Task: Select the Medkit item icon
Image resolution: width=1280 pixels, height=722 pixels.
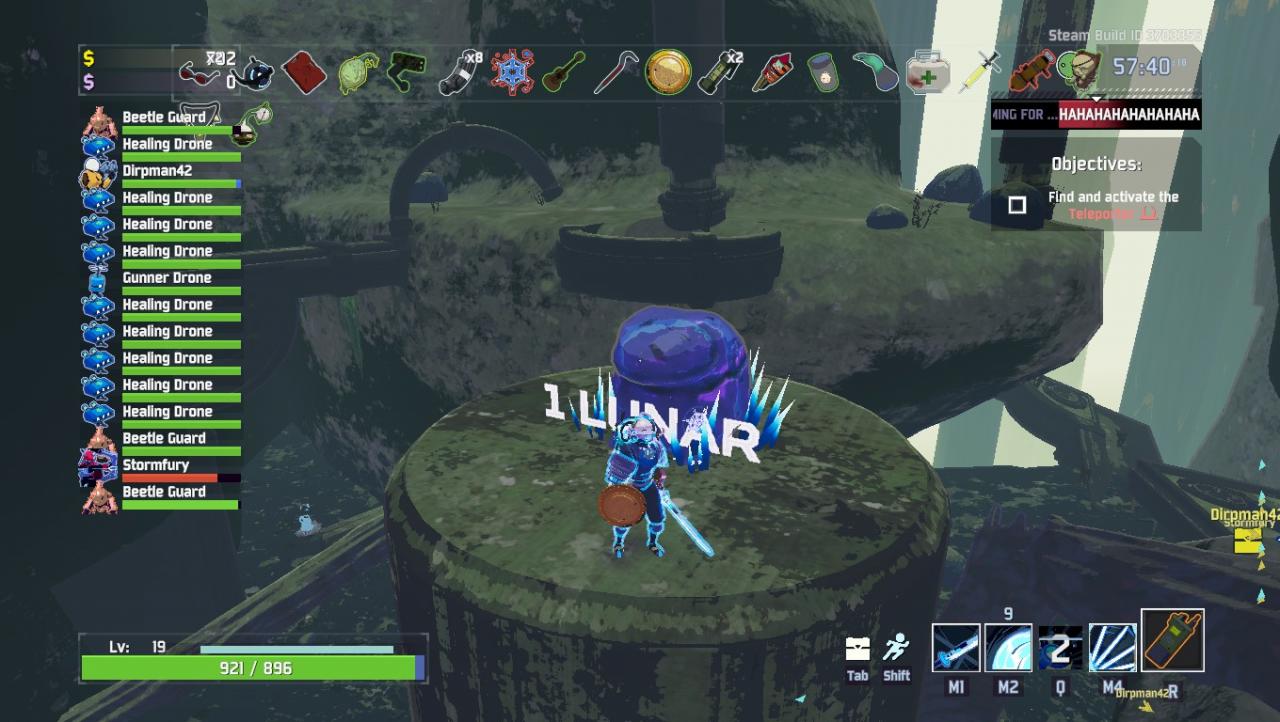Action: point(927,73)
